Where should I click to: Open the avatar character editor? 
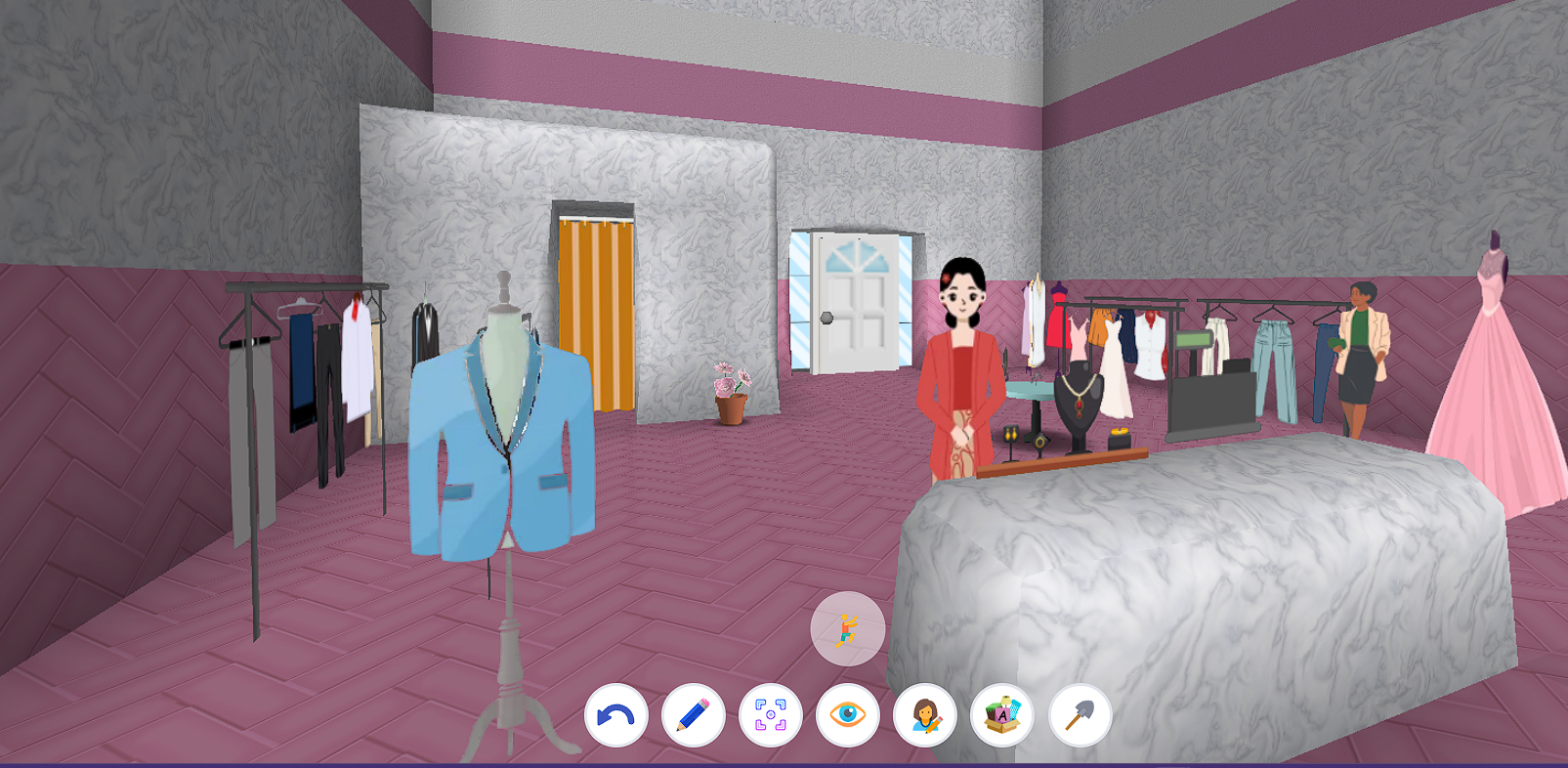tap(924, 717)
